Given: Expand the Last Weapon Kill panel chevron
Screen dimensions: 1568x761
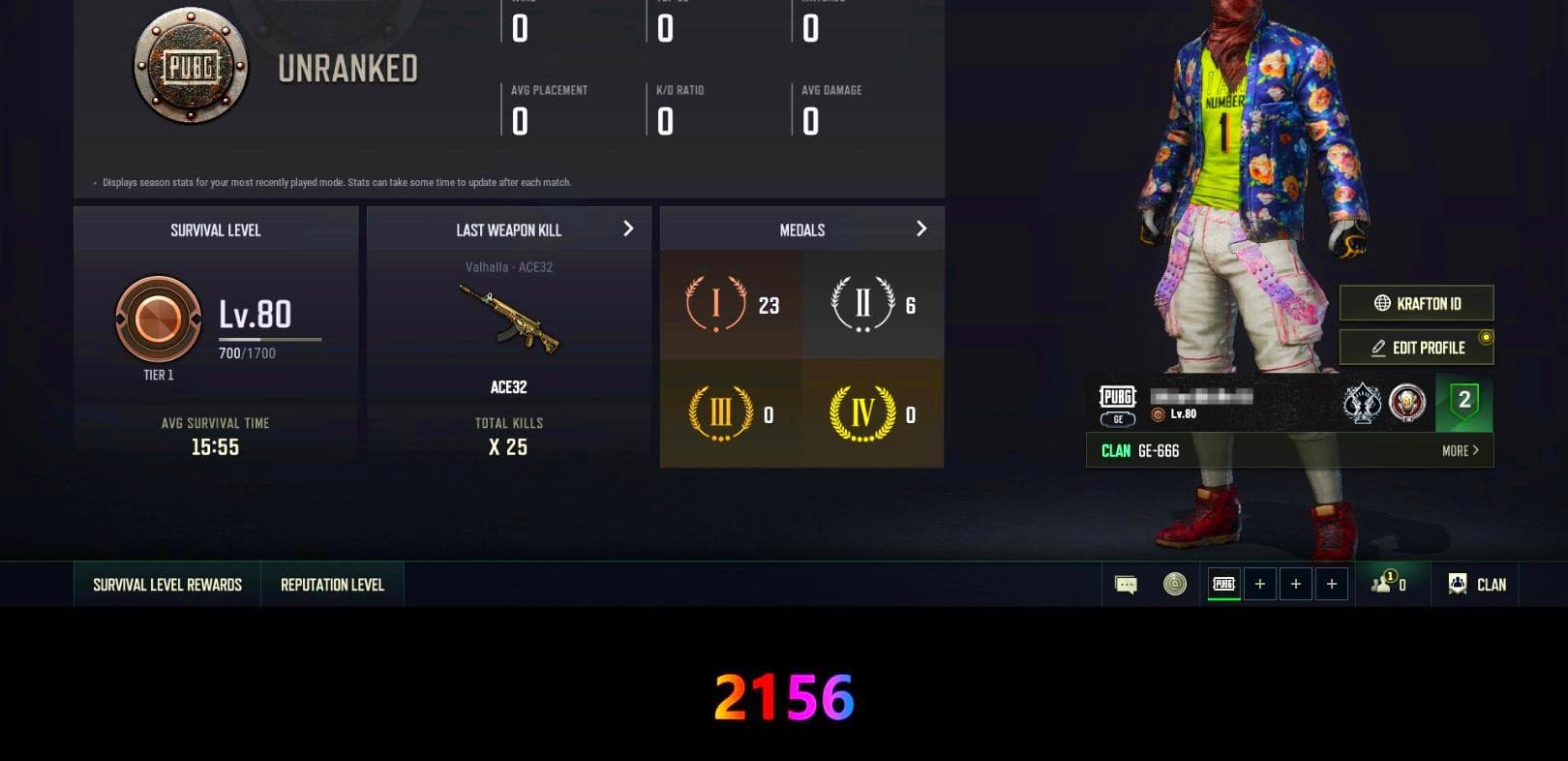Looking at the screenshot, I should pos(628,229).
